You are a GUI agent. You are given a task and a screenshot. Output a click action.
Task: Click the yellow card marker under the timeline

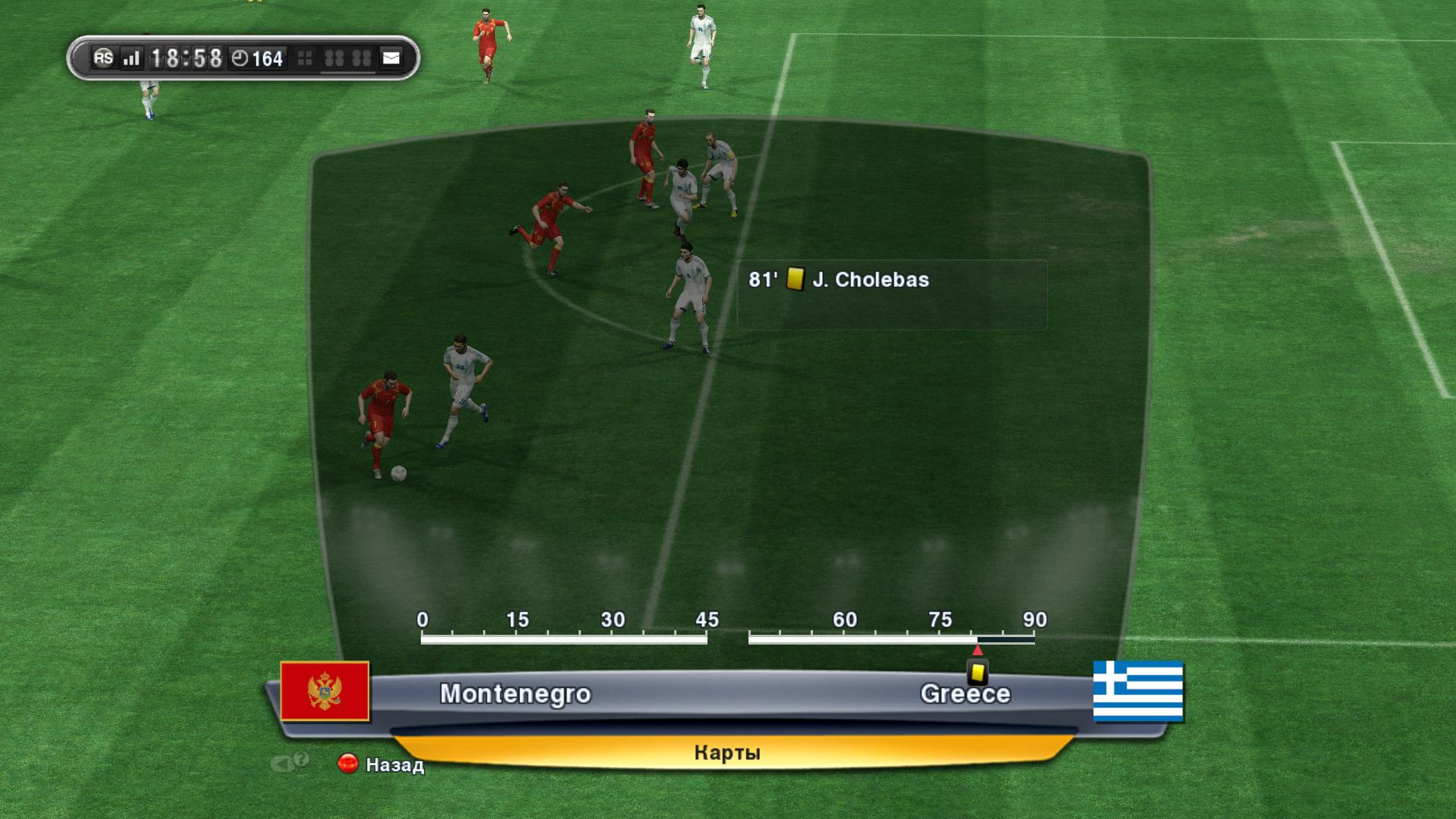pyautogui.click(x=977, y=672)
